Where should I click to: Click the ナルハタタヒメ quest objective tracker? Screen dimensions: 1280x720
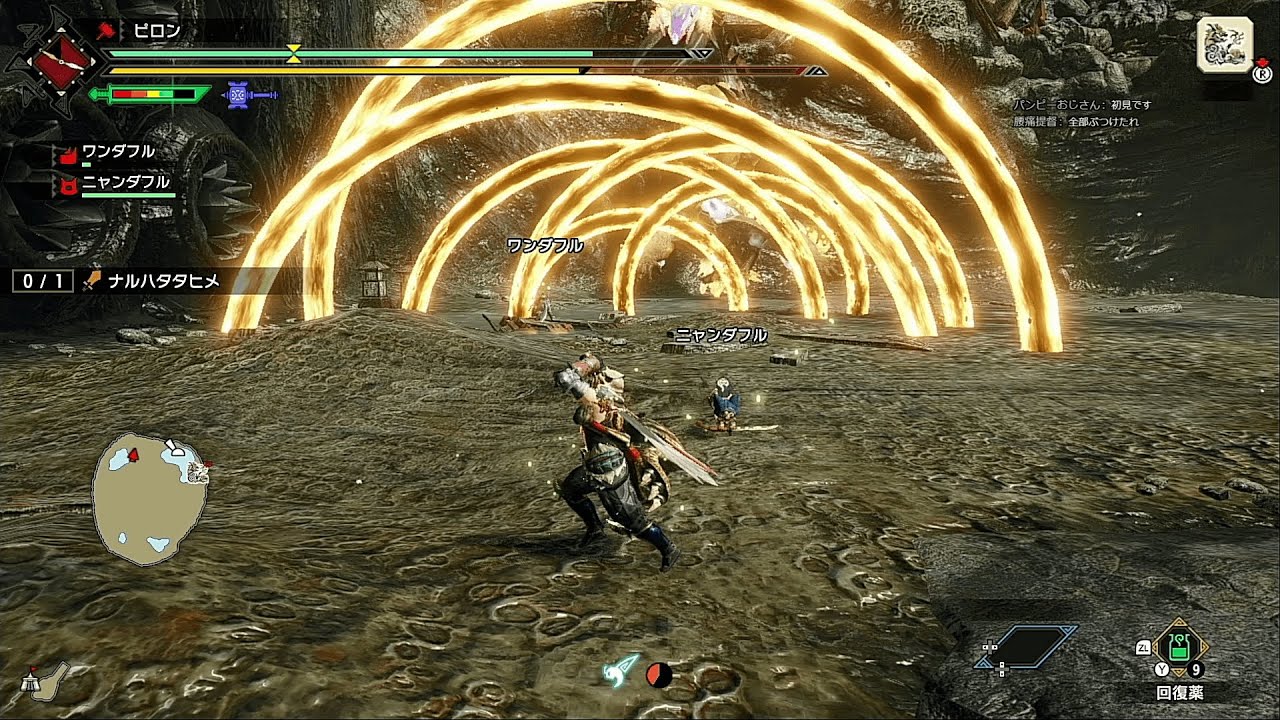150,281
